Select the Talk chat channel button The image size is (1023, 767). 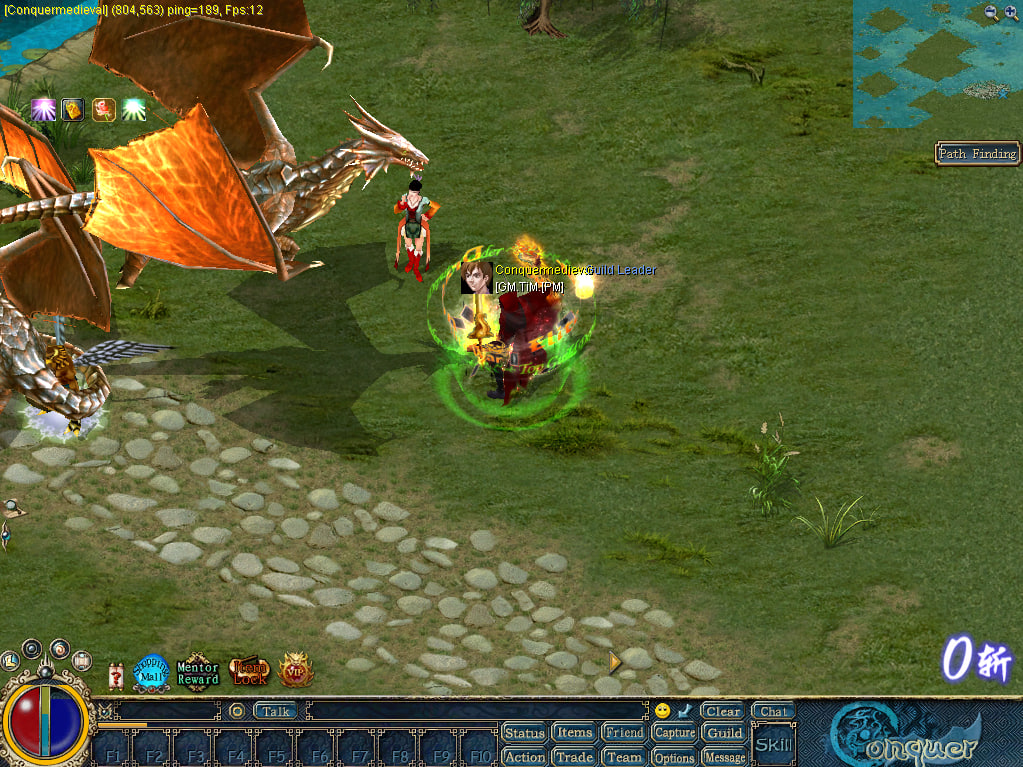pos(276,711)
